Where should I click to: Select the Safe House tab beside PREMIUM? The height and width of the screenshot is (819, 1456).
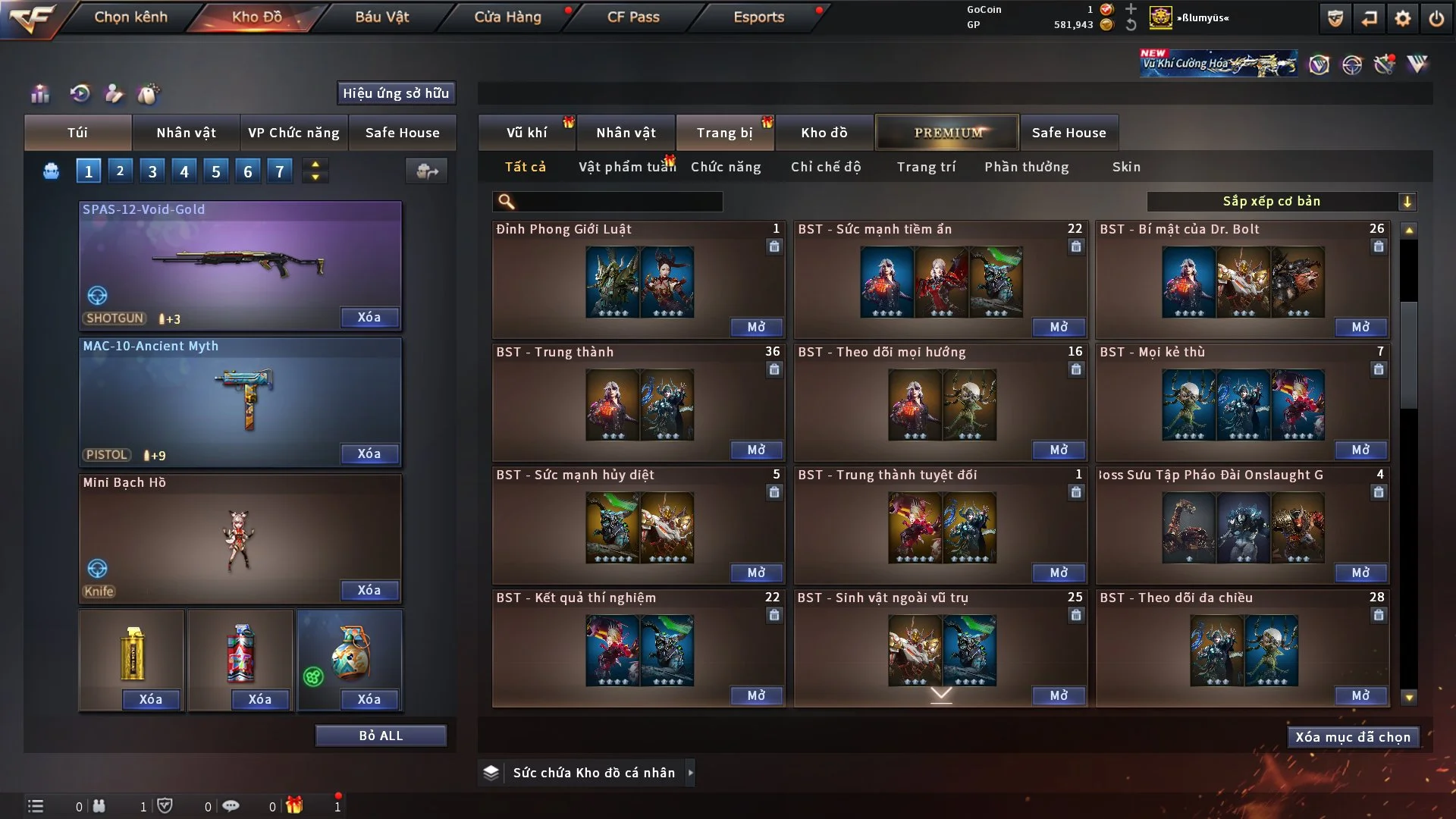pyautogui.click(x=1068, y=133)
